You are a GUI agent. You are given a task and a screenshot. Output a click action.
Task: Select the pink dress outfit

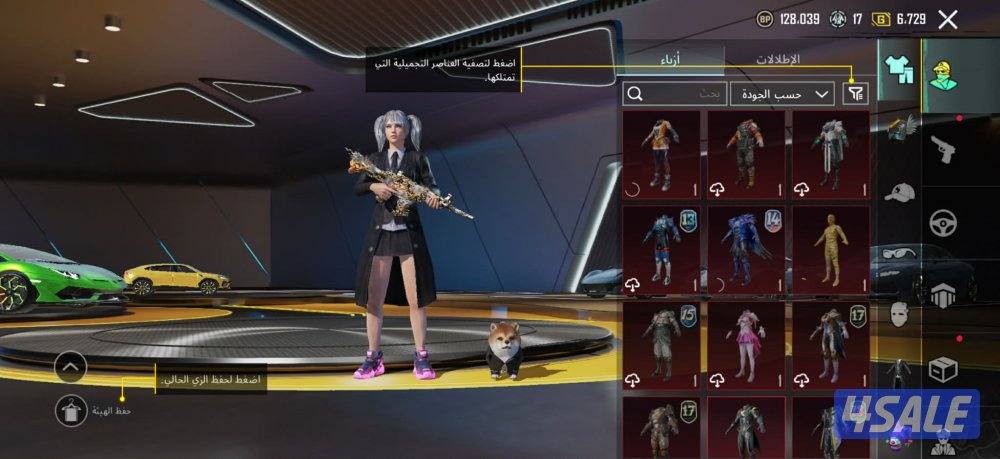746,346
